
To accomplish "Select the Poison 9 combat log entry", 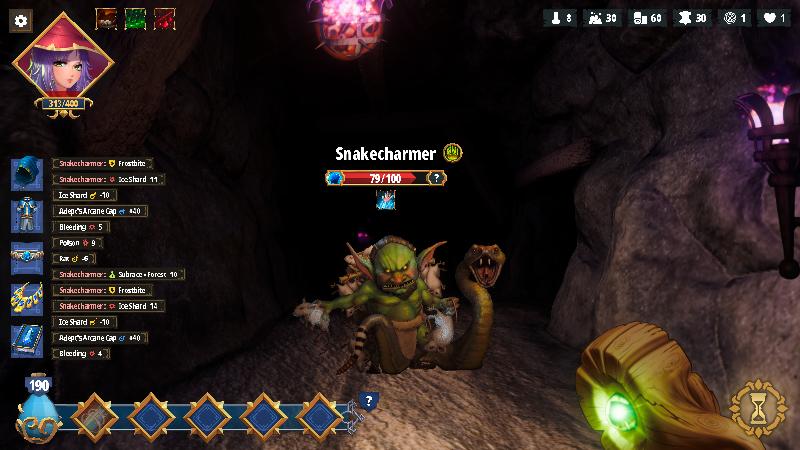I will pos(78,243).
